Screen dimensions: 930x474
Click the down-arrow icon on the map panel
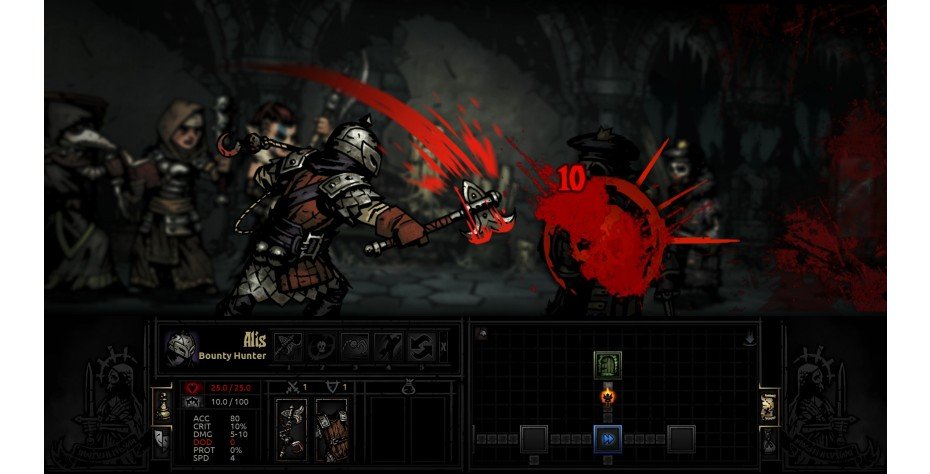tap(748, 338)
